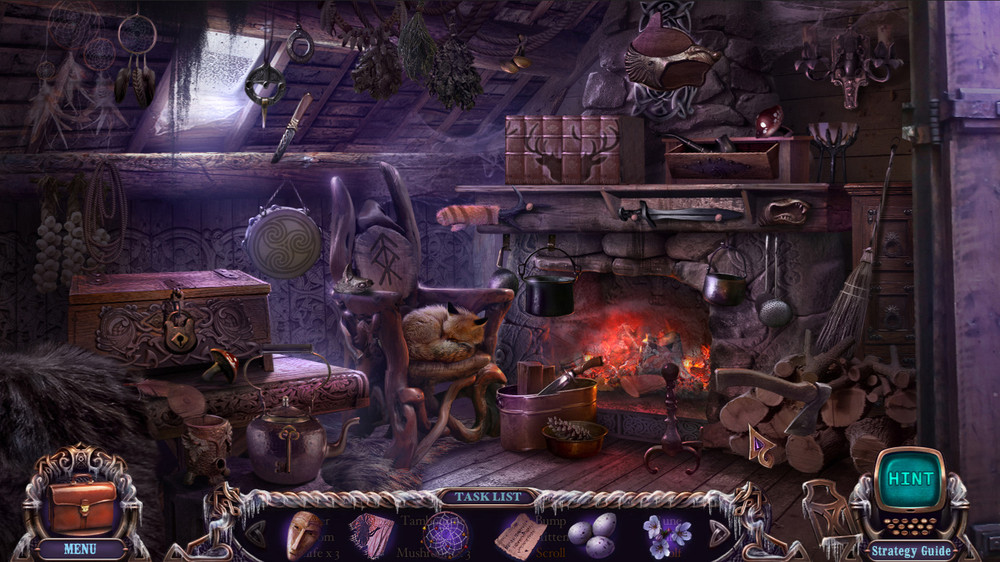Pick the red cloth inventory item

[371, 534]
